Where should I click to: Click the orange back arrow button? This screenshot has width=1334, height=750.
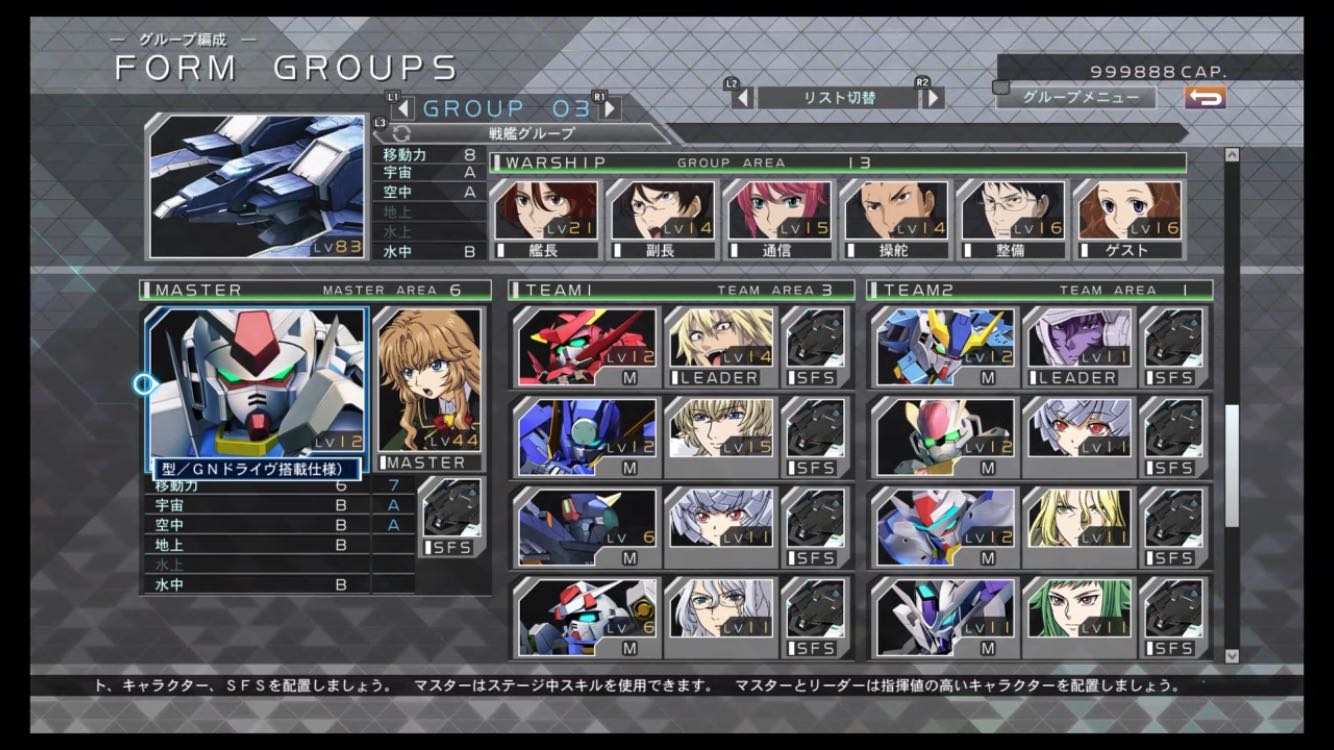click(x=1205, y=98)
